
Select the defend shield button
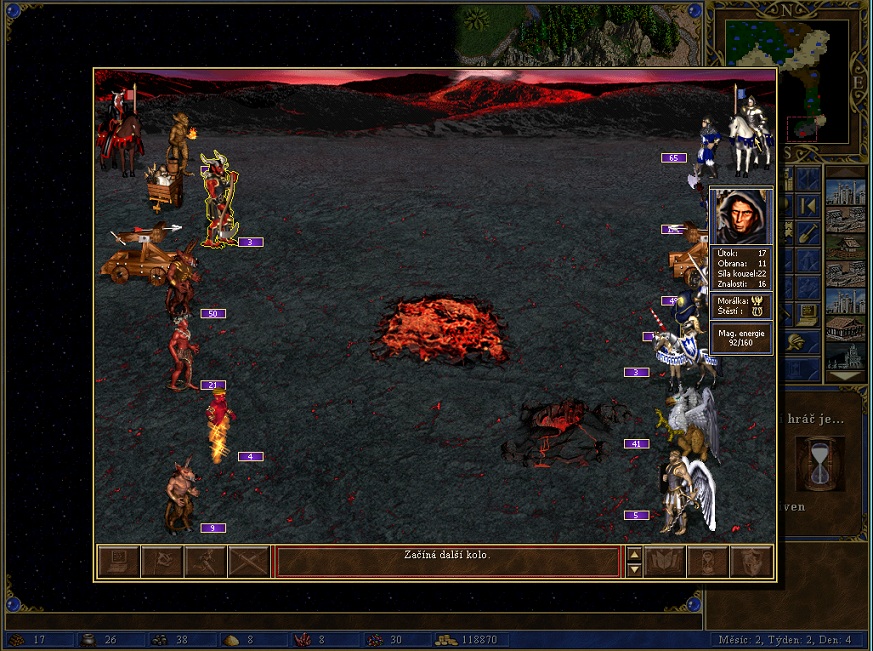pyautogui.click(x=752, y=562)
